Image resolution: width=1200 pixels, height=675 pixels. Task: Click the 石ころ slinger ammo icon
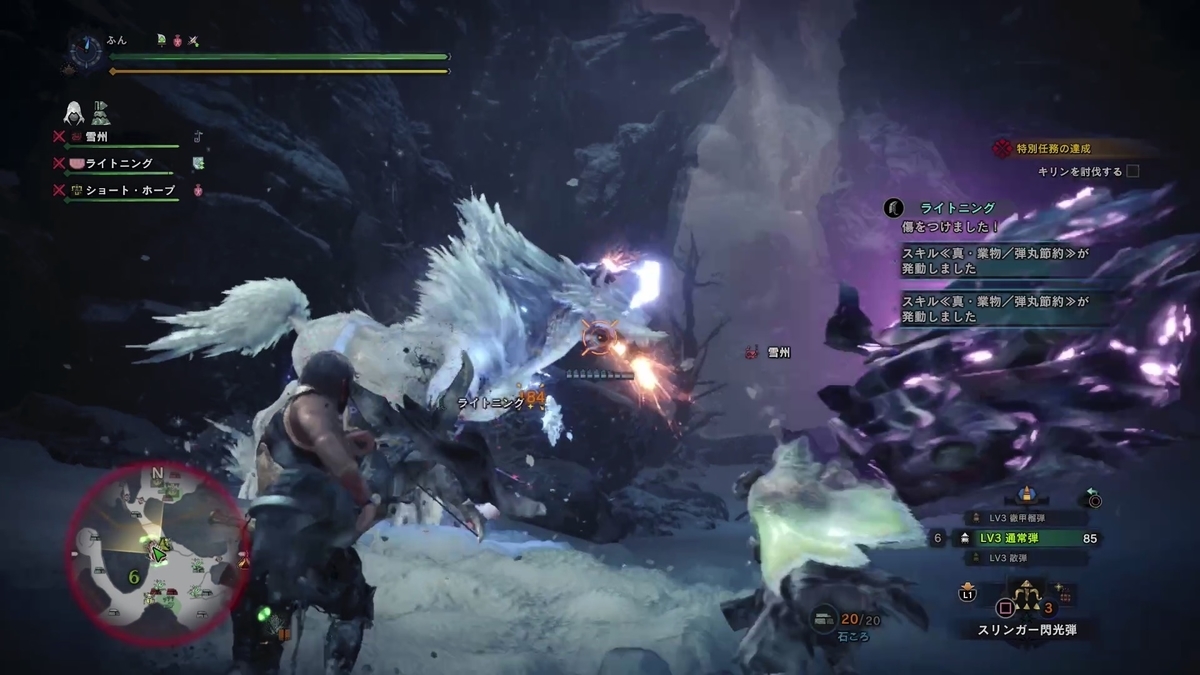coord(824,620)
